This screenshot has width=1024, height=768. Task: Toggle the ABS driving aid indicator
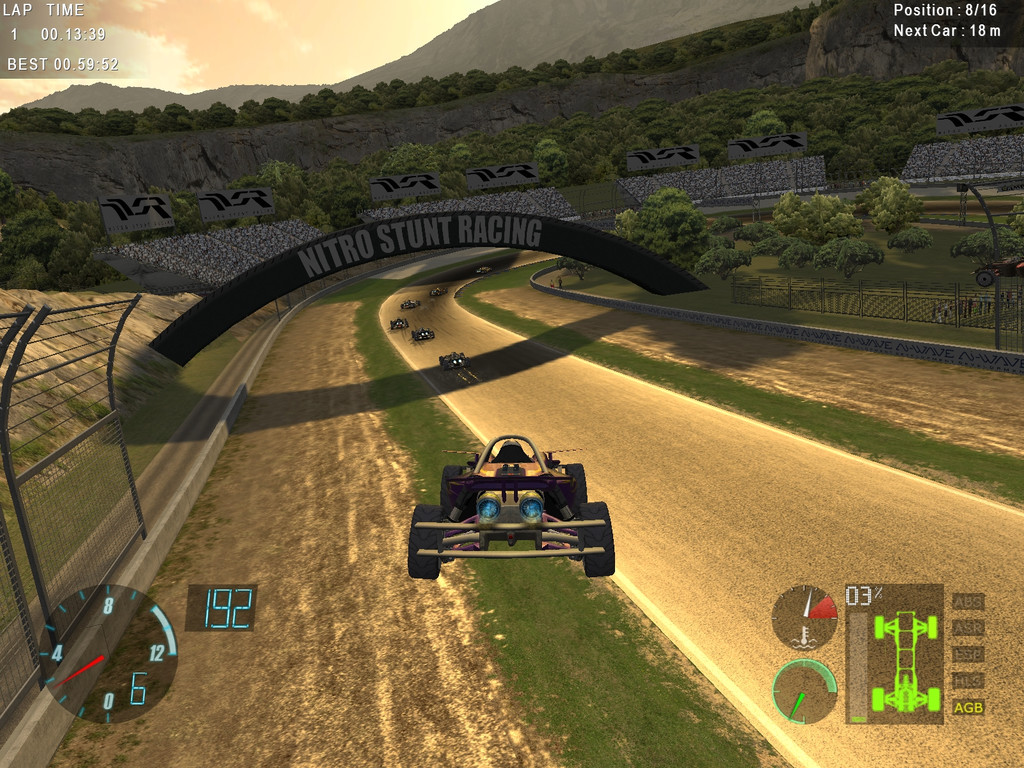[967, 602]
